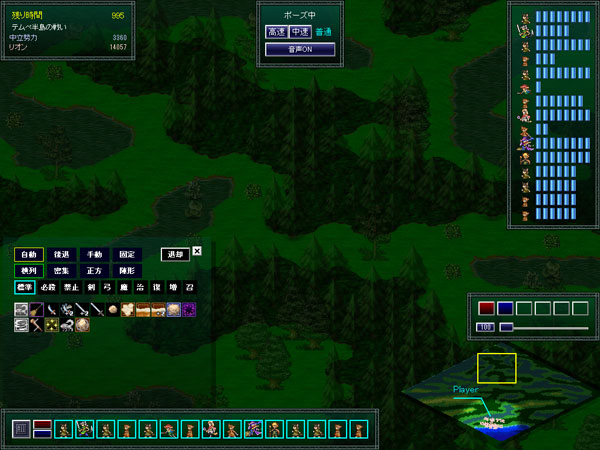600x450 pixels.
Task: Select the 自動 command mode
Action: coord(30,254)
